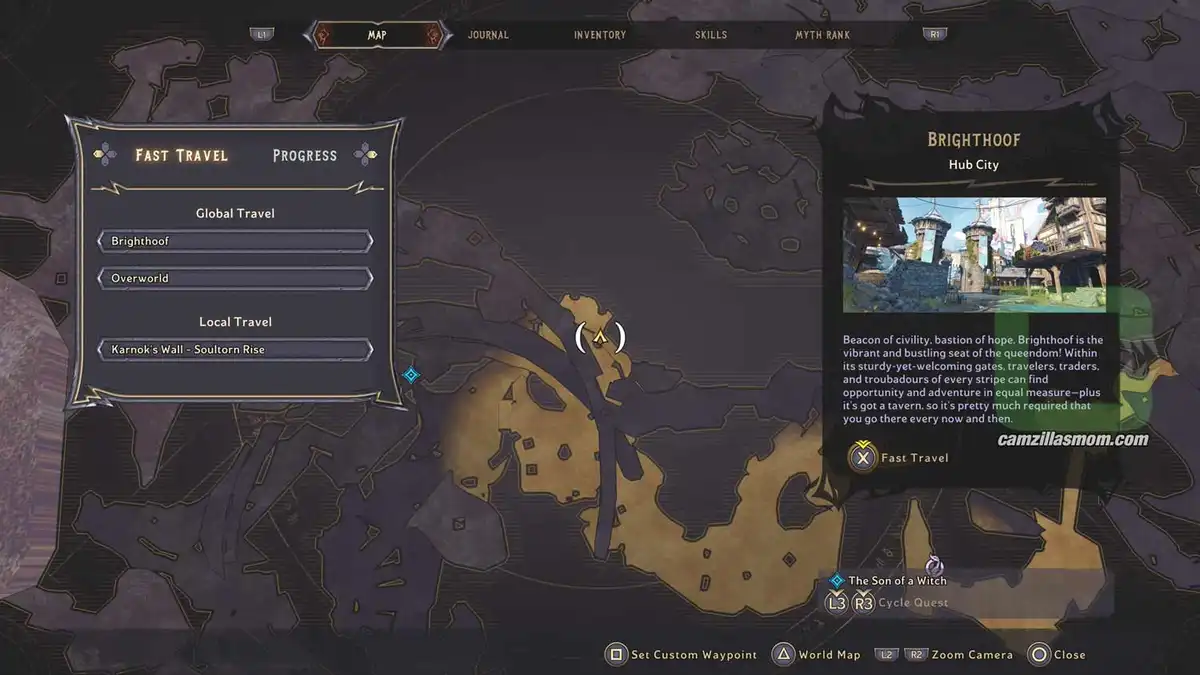Select the Skills tab

click(712, 35)
